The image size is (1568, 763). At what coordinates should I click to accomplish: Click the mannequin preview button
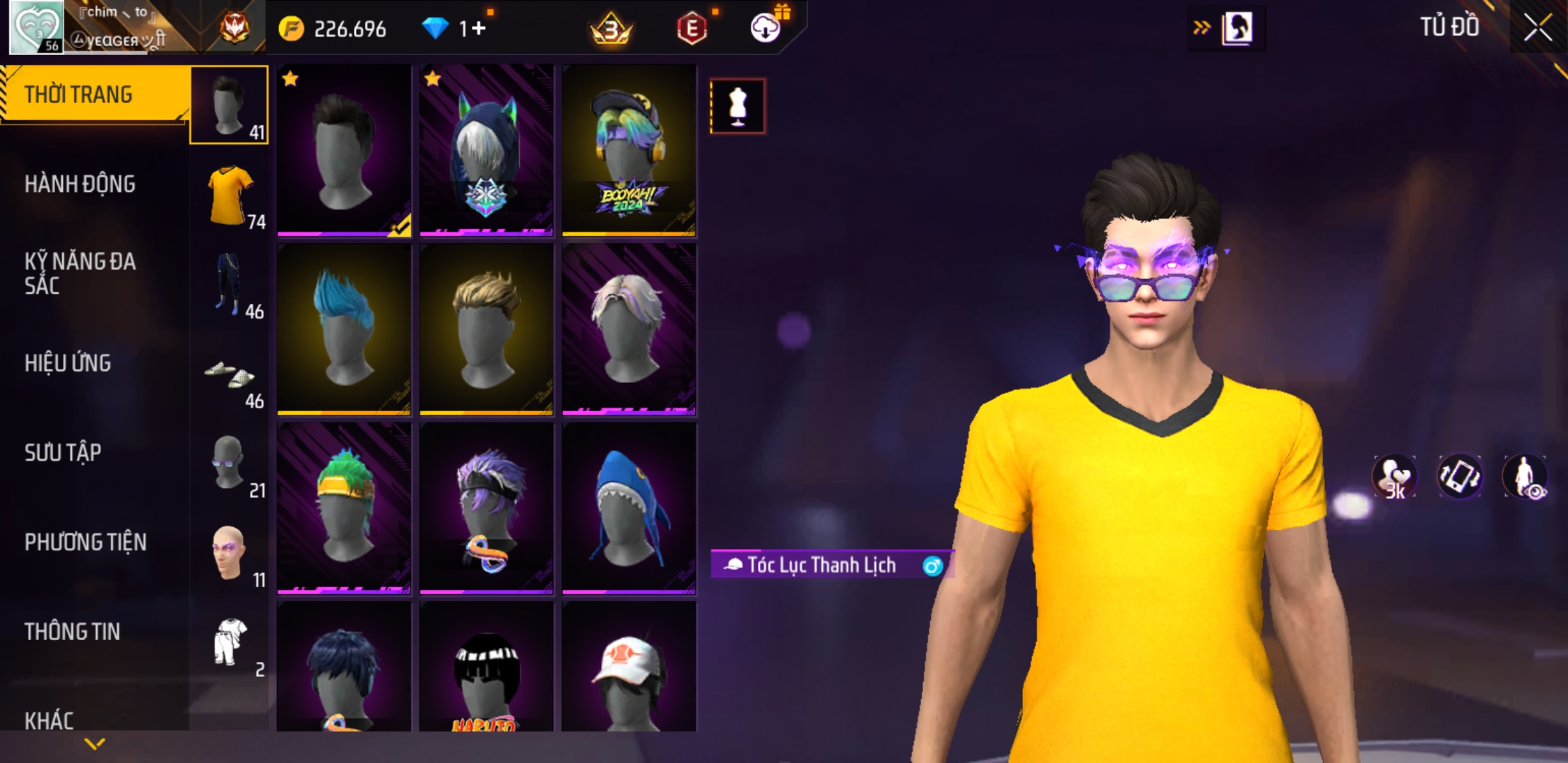click(737, 107)
